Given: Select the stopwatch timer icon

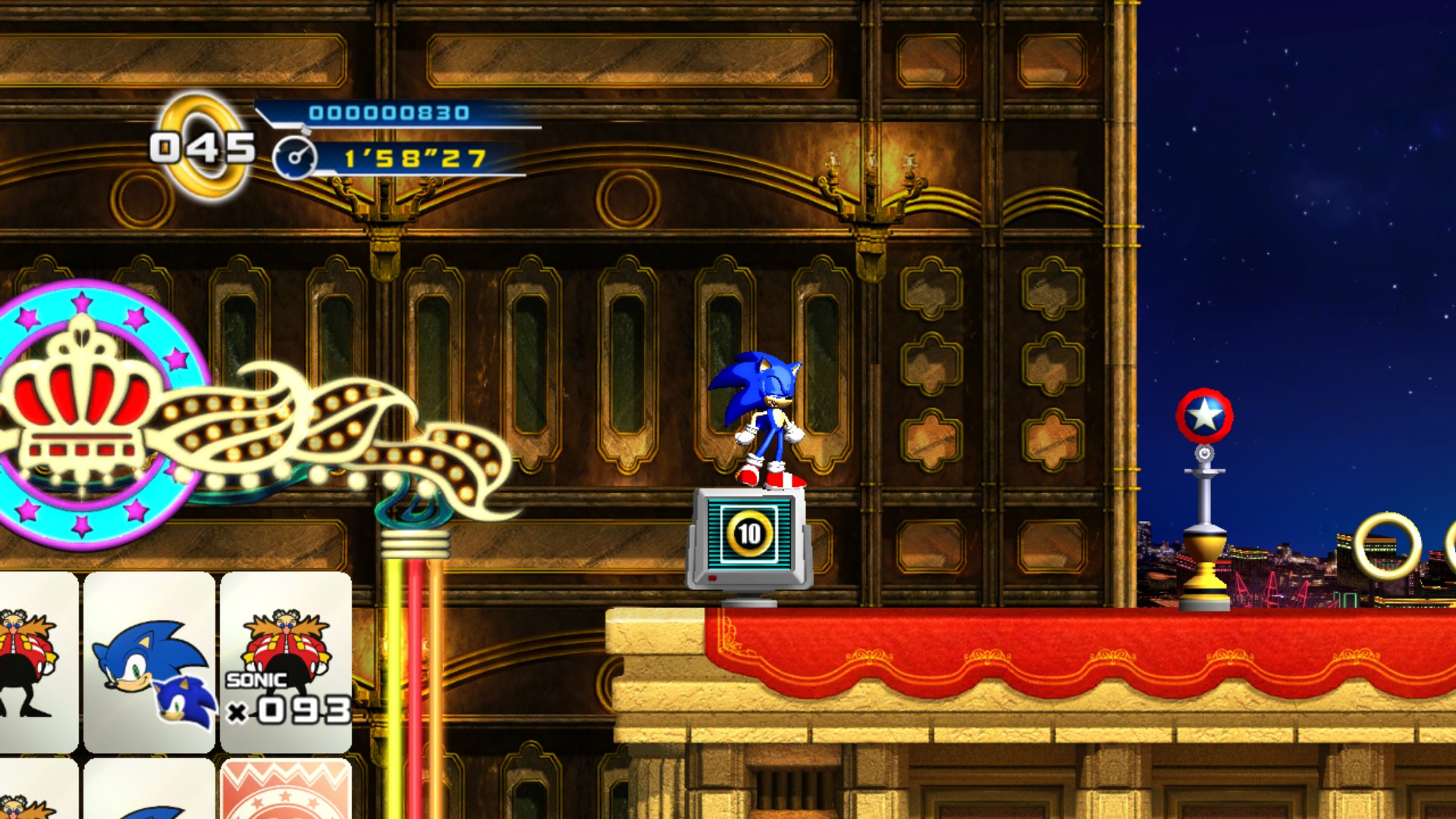Looking at the screenshot, I should coord(297,159).
